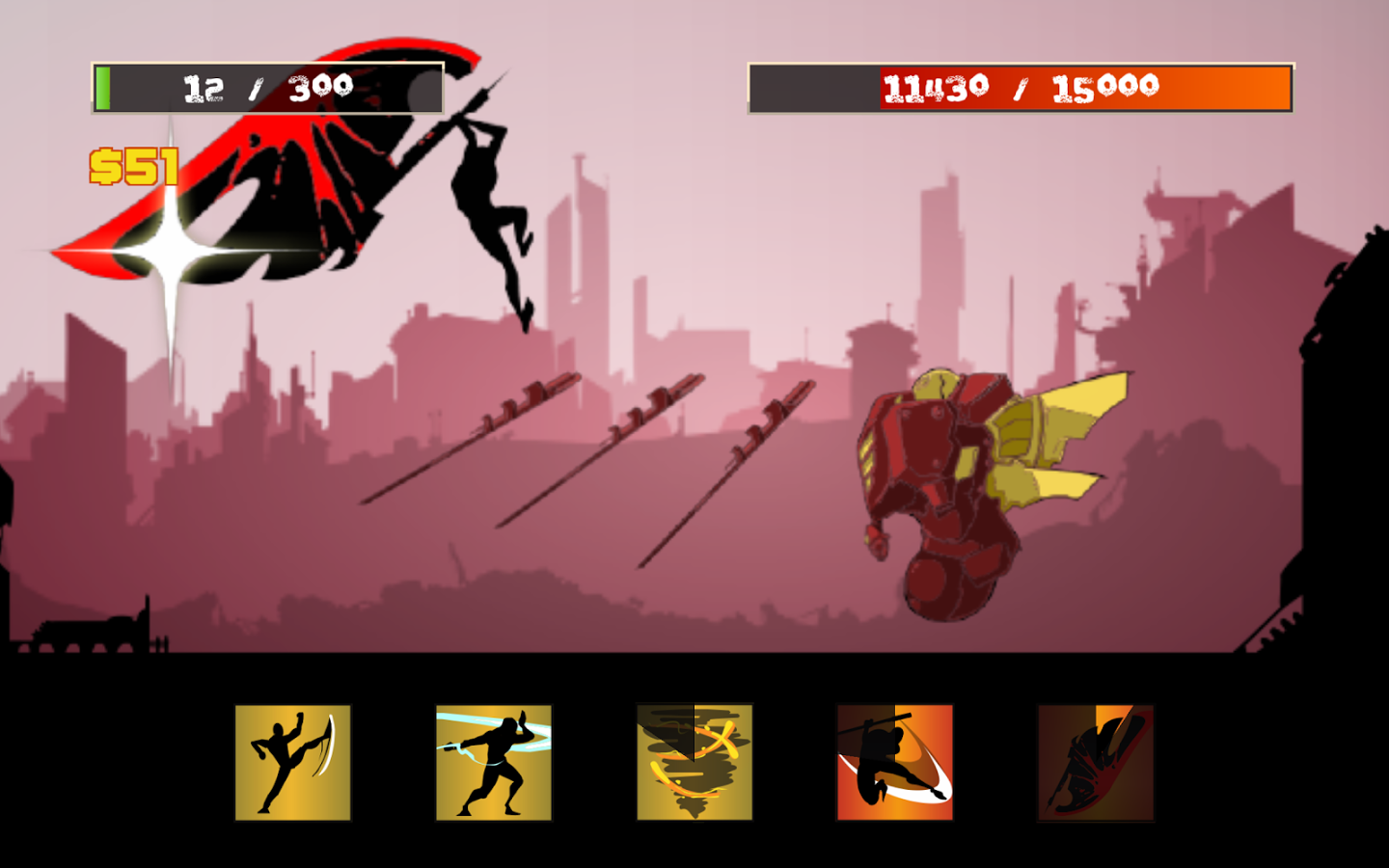Select the glowing sword slash ability
The width and height of the screenshot is (1389, 868).
(494, 761)
